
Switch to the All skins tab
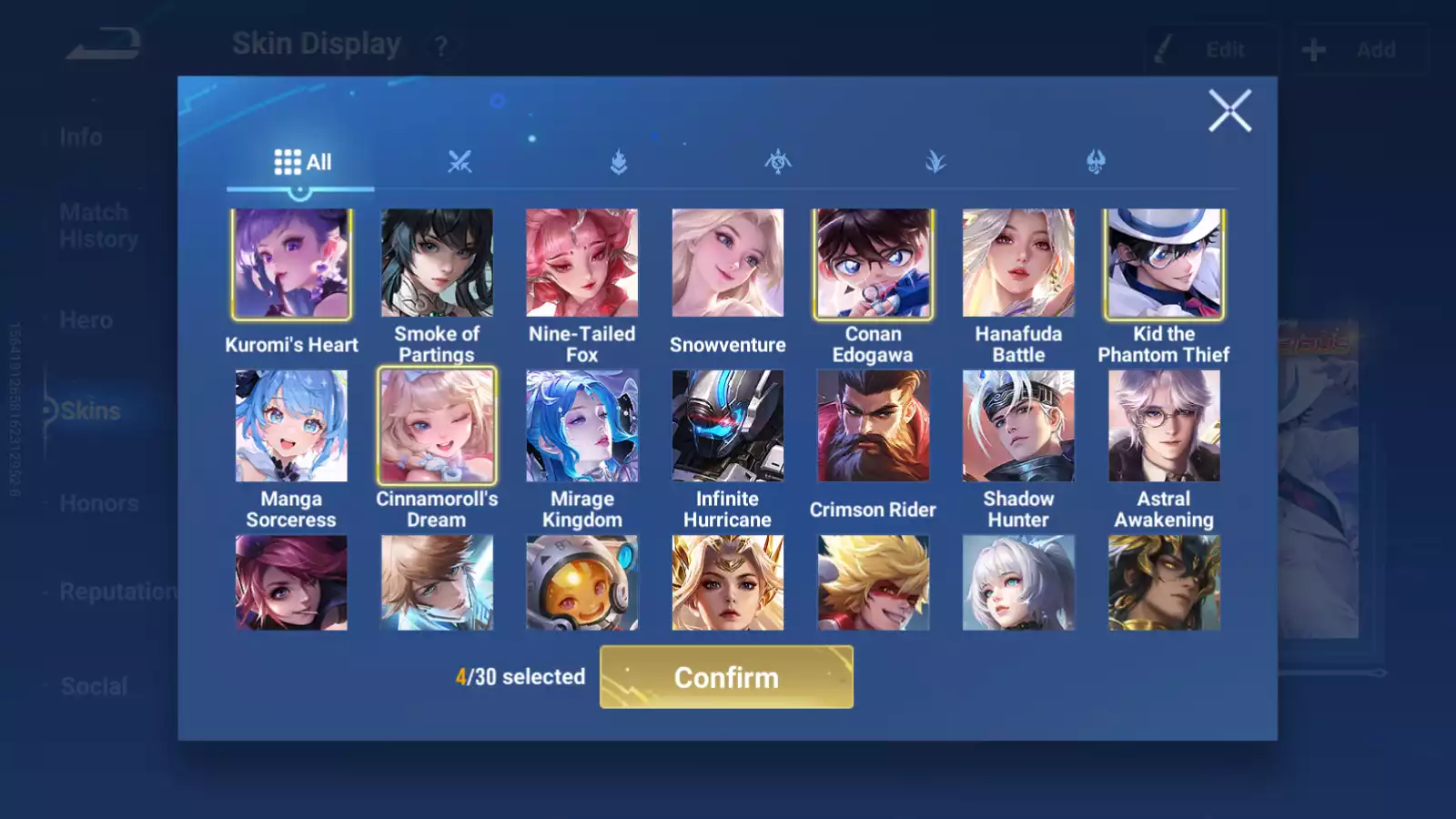pos(301,163)
